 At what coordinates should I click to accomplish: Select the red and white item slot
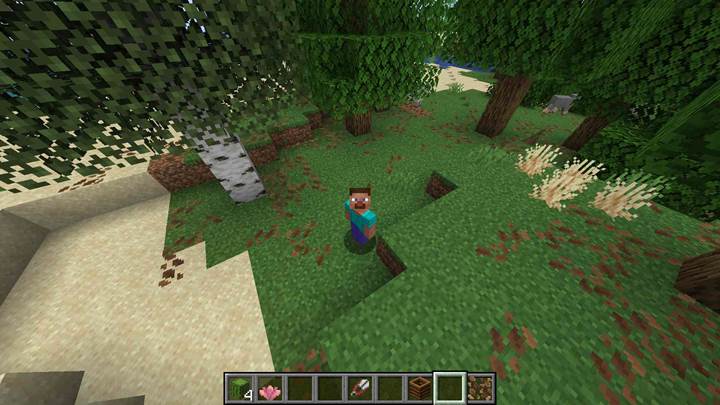(x=359, y=388)
